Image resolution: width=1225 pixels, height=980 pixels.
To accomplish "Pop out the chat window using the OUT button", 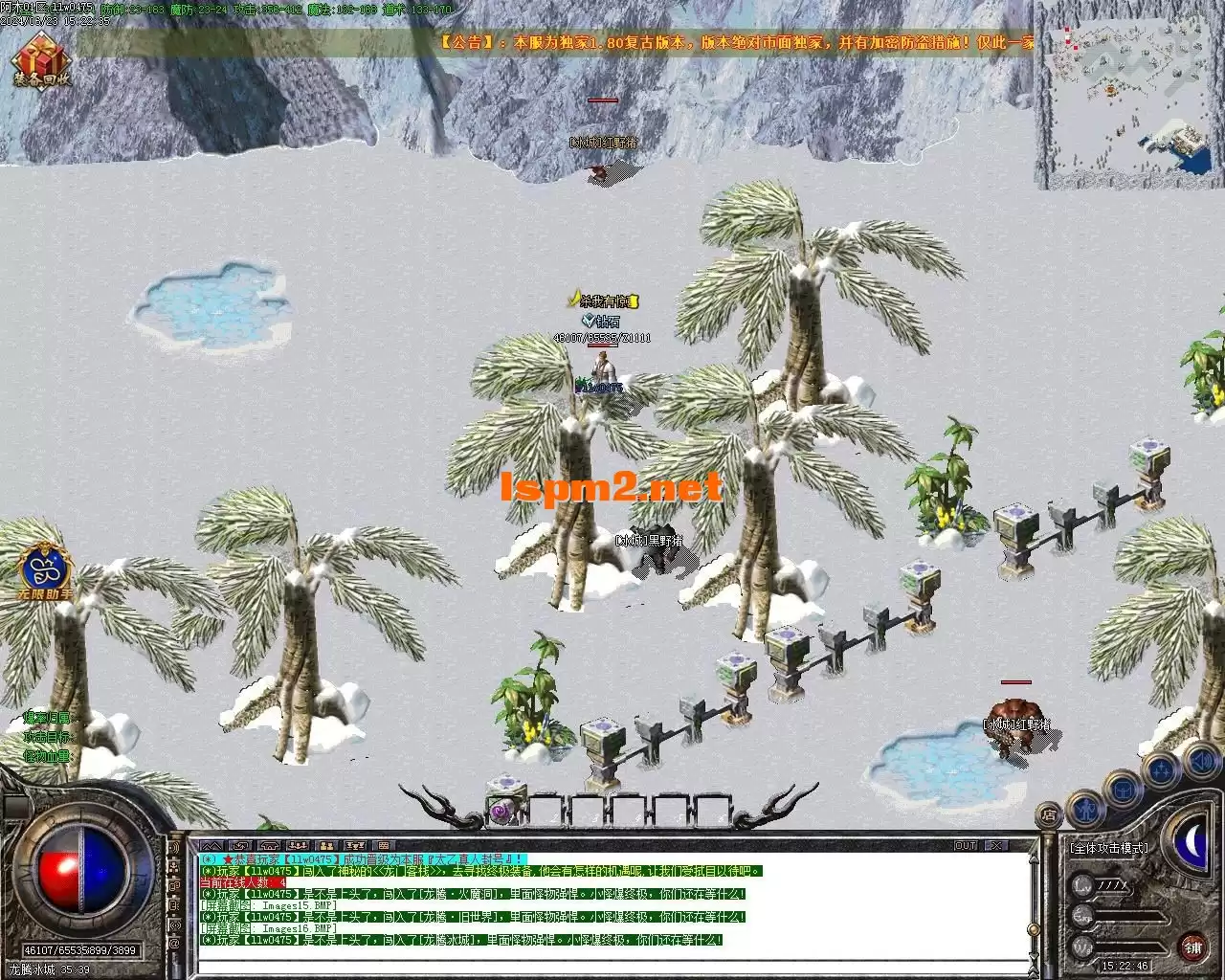I will [966, 845].
